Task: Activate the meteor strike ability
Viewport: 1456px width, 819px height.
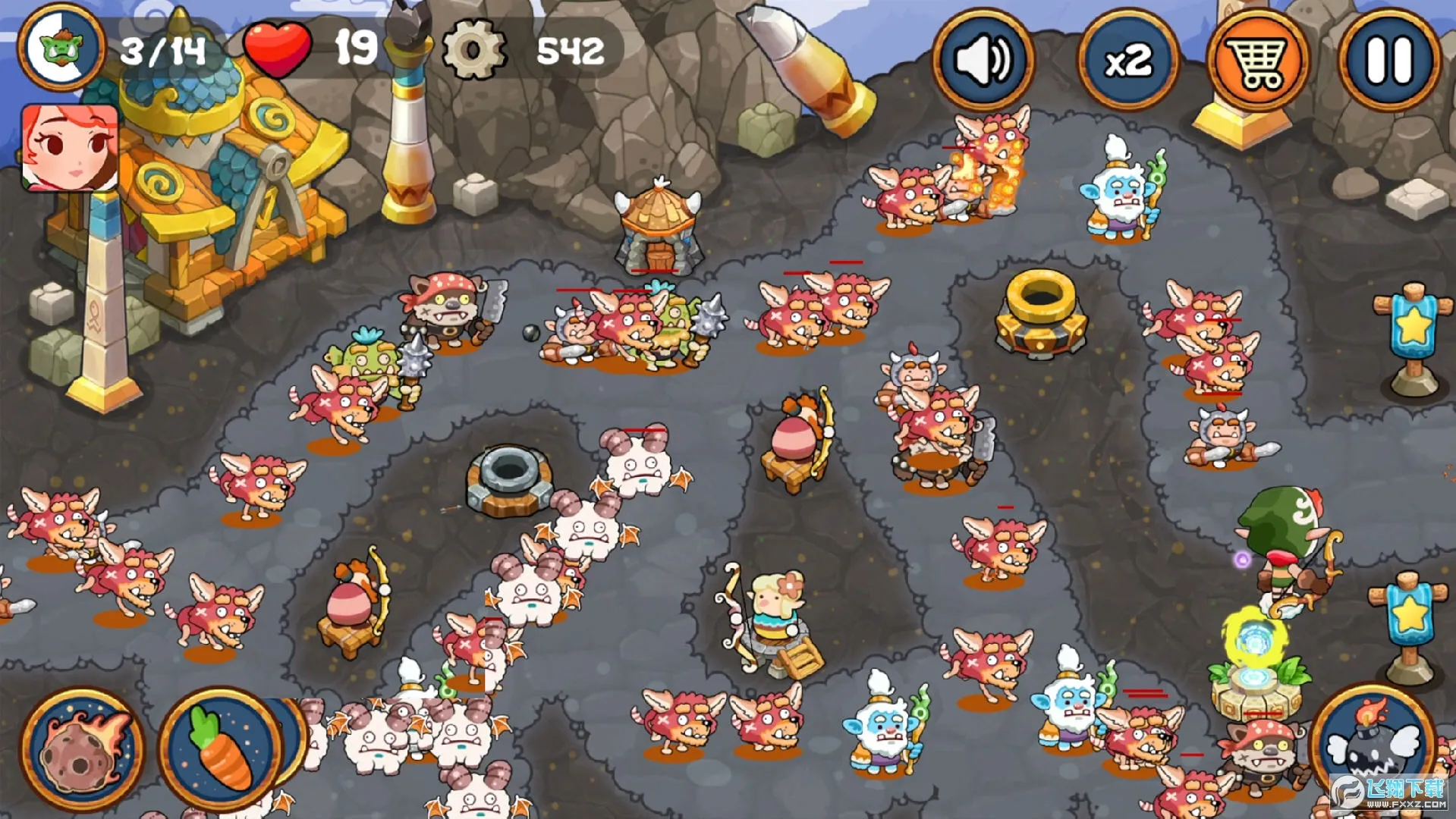Action: click(82, 747)
